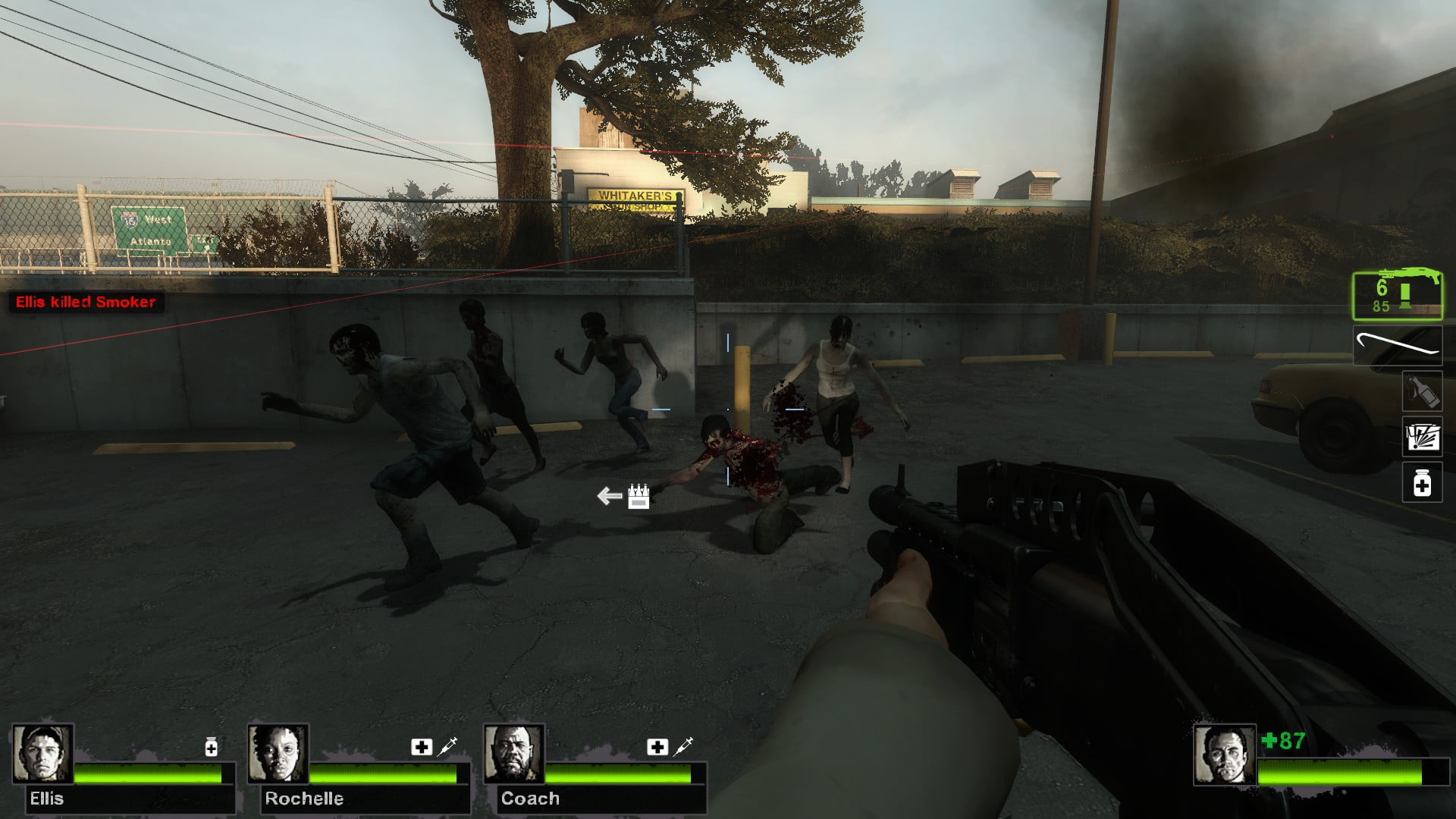Select the pain pills slot
1456x819 pixels.
[x=1421, y=483]
